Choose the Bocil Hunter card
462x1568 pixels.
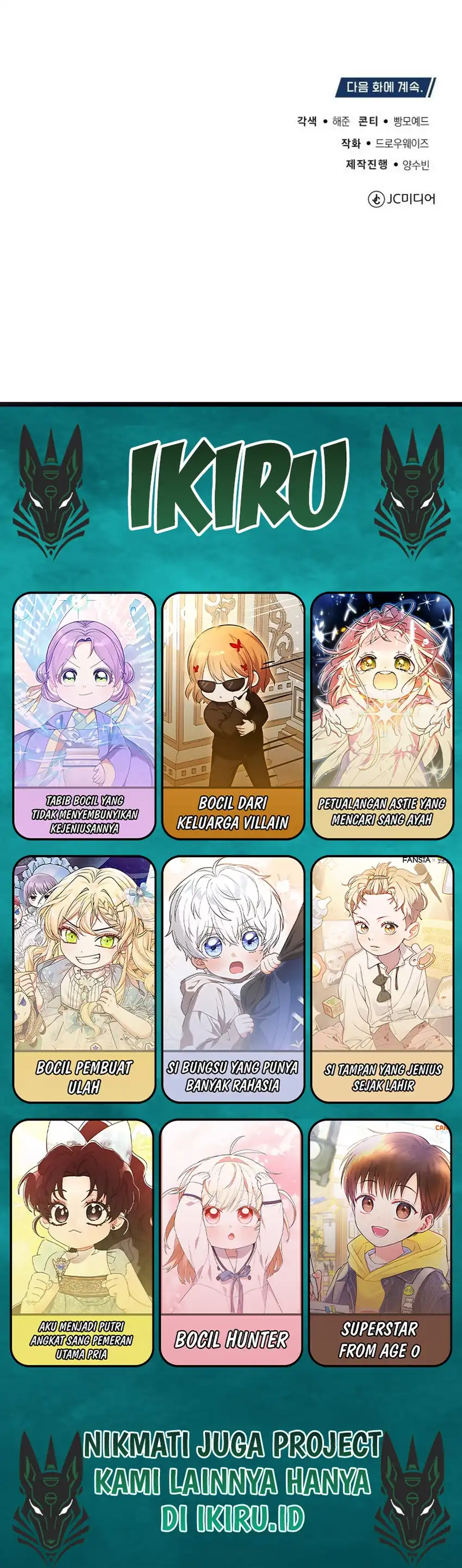232,1242
